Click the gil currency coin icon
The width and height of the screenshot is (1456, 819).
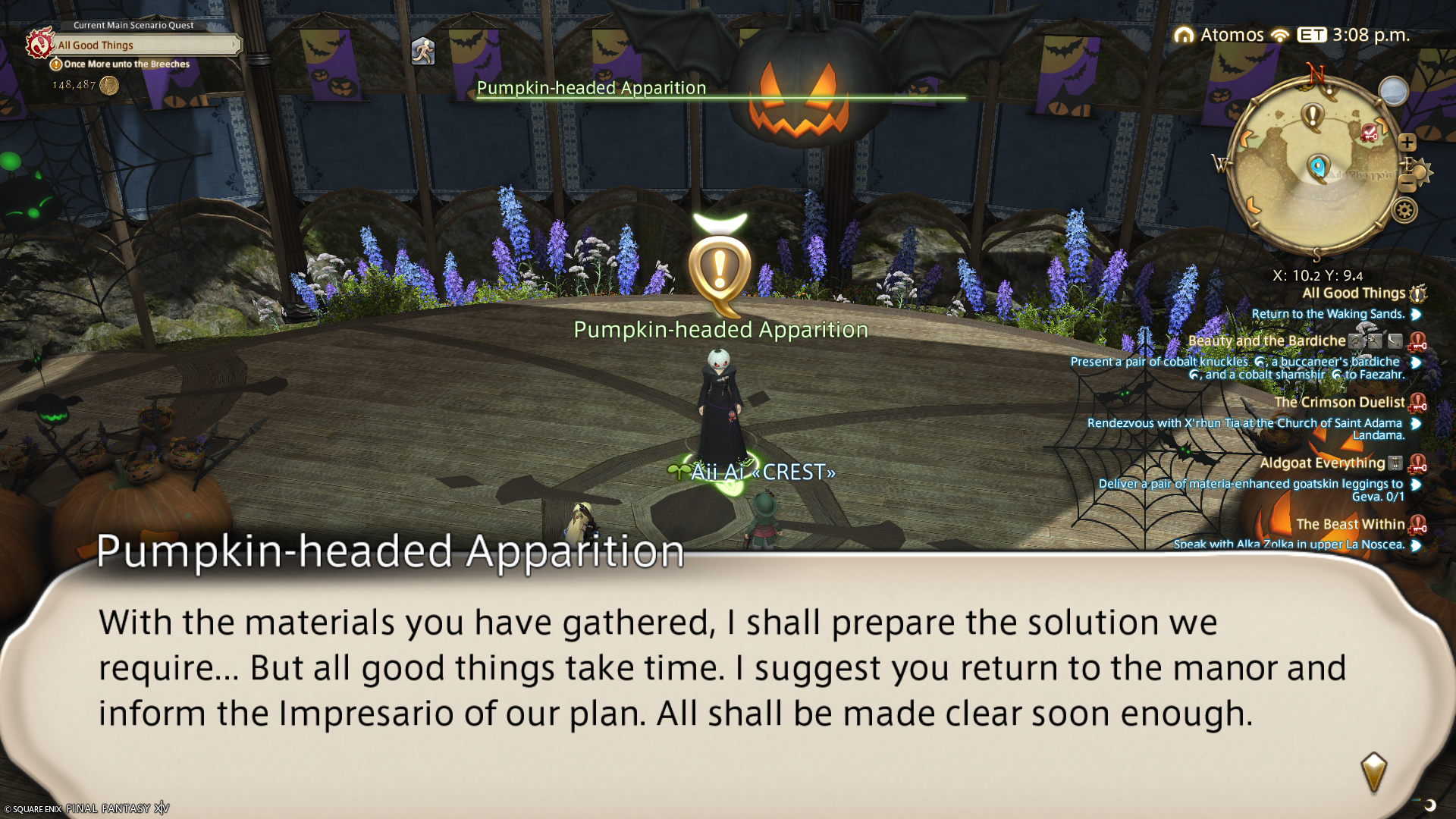[109, 85]
